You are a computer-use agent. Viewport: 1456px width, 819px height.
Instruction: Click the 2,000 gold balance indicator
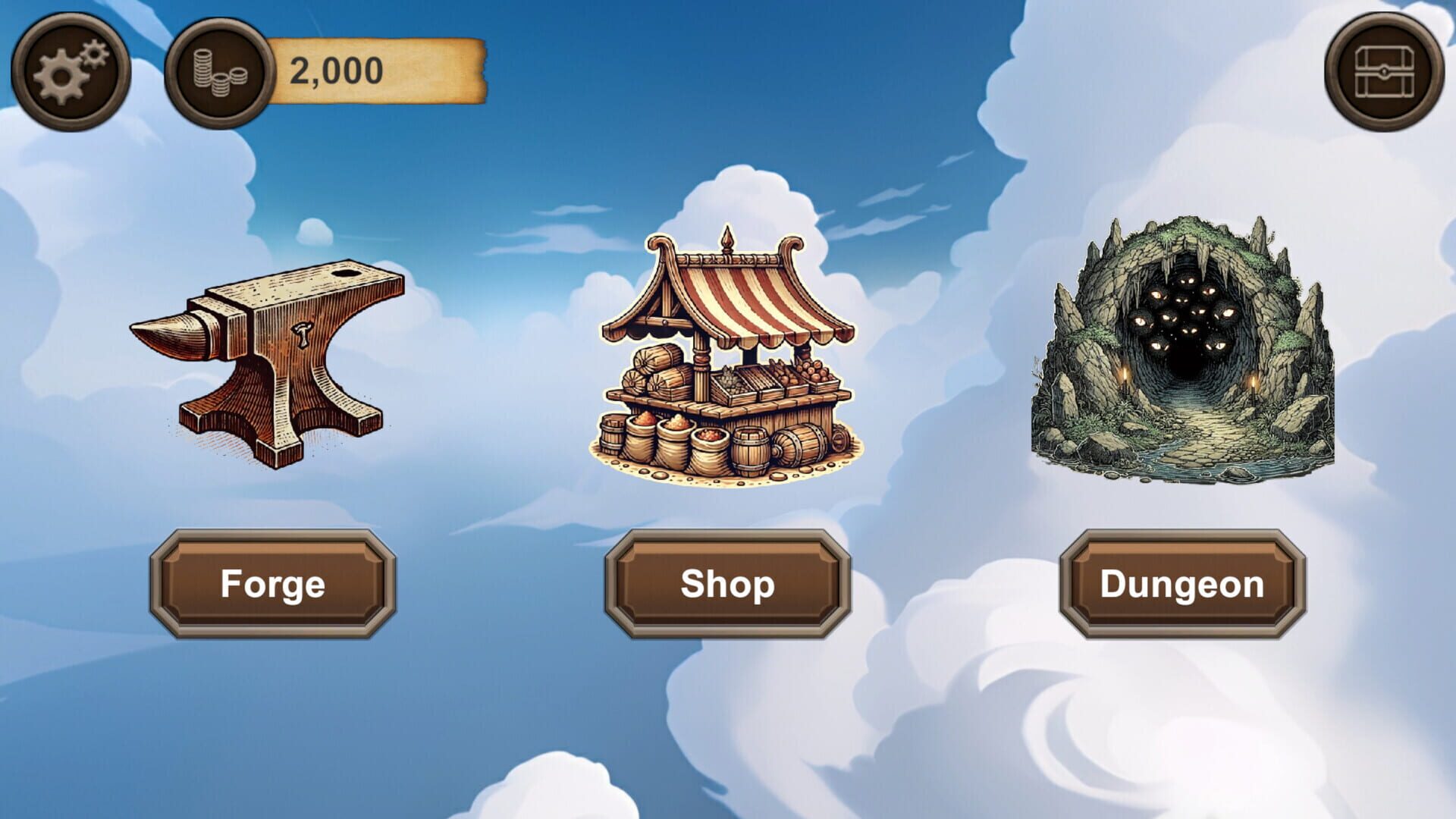click(x=334, y=72)
